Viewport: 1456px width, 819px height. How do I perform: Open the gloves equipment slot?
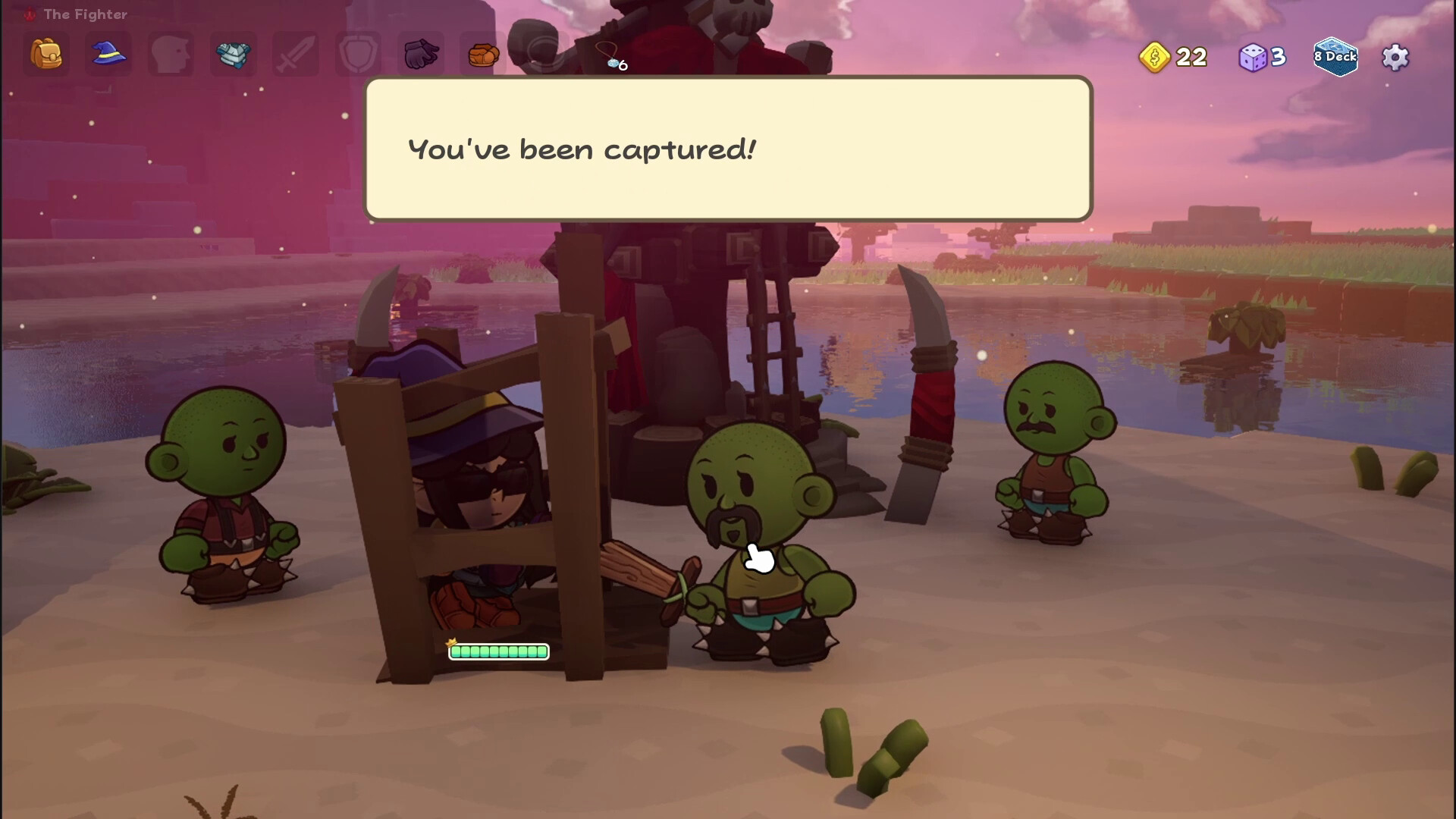(419, 53)
